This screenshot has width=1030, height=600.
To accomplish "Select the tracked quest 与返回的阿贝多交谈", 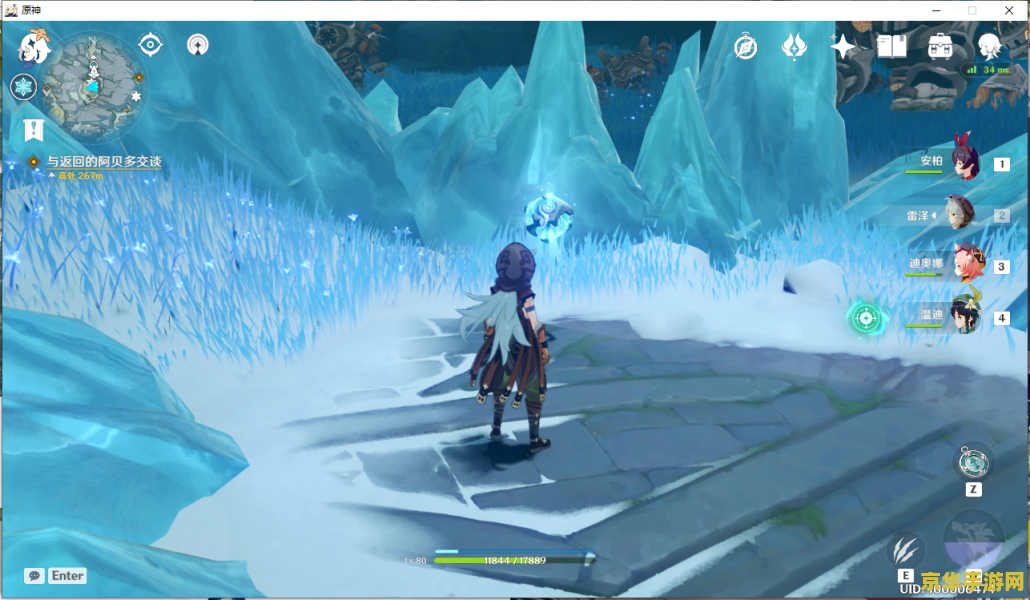I will click(x=102, y=162).
